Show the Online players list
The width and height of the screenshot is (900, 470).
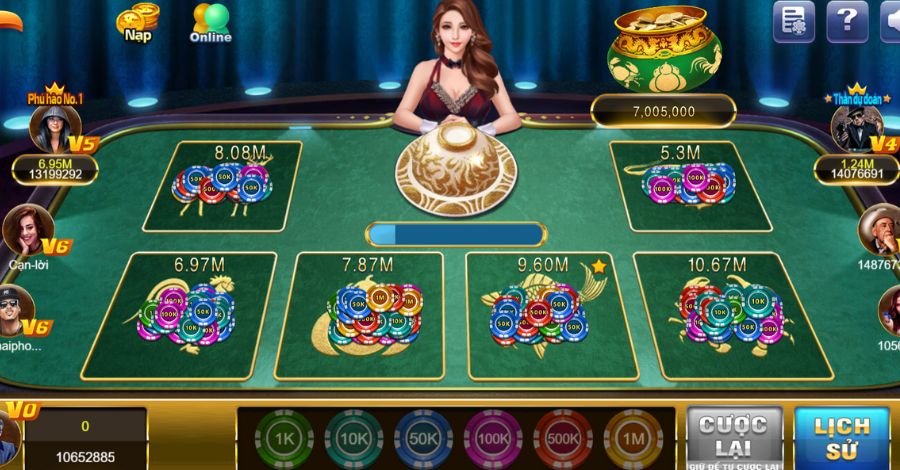click(x=210, y=22)
